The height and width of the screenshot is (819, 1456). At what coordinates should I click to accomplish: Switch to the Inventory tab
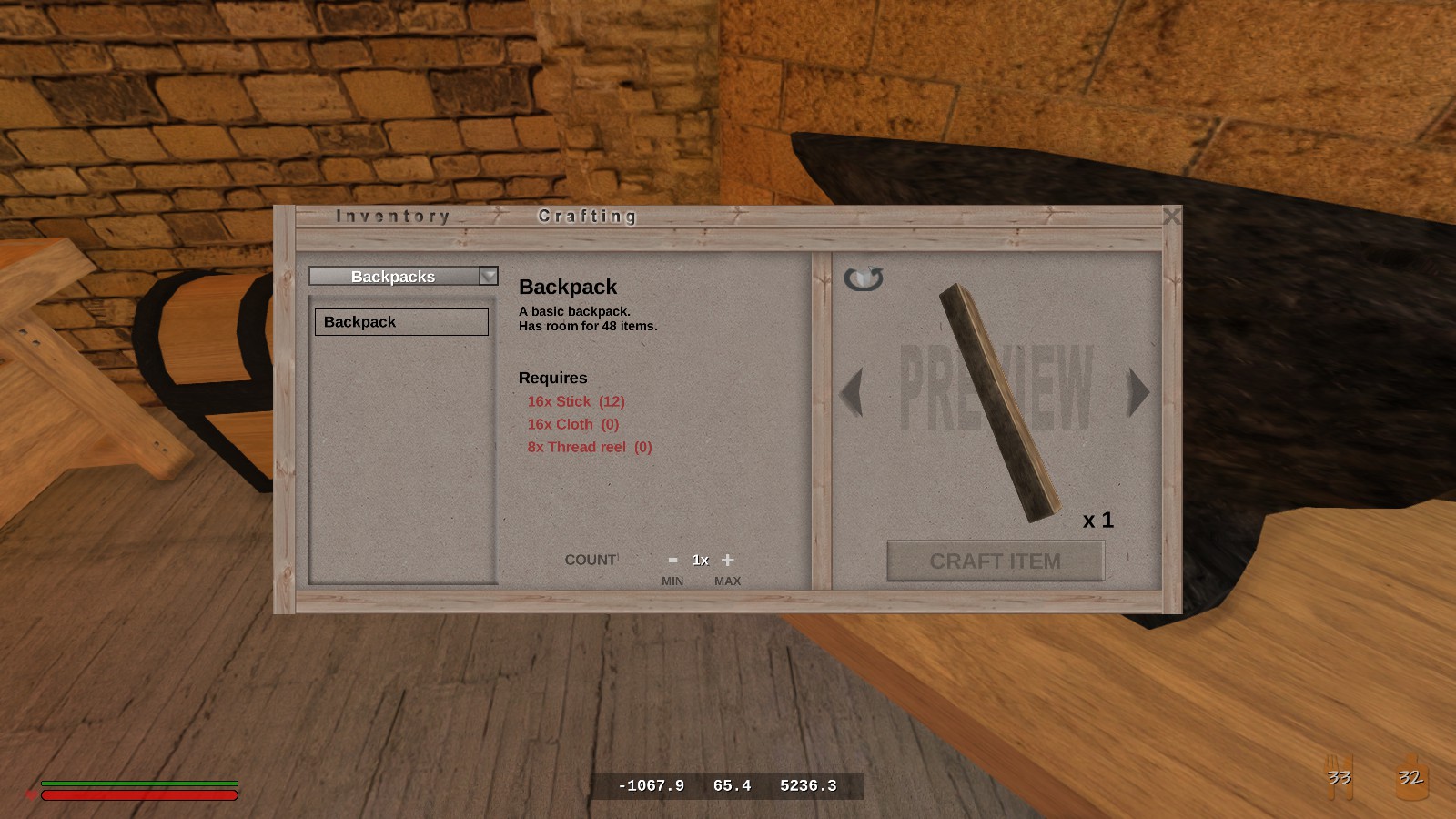pyautogui.click(x=393, y=217)
